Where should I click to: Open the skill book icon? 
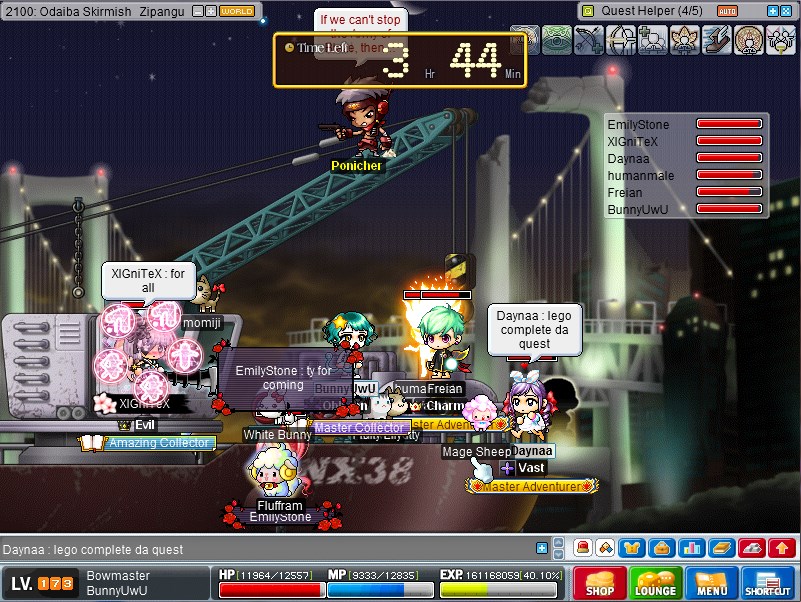[719, 548]
